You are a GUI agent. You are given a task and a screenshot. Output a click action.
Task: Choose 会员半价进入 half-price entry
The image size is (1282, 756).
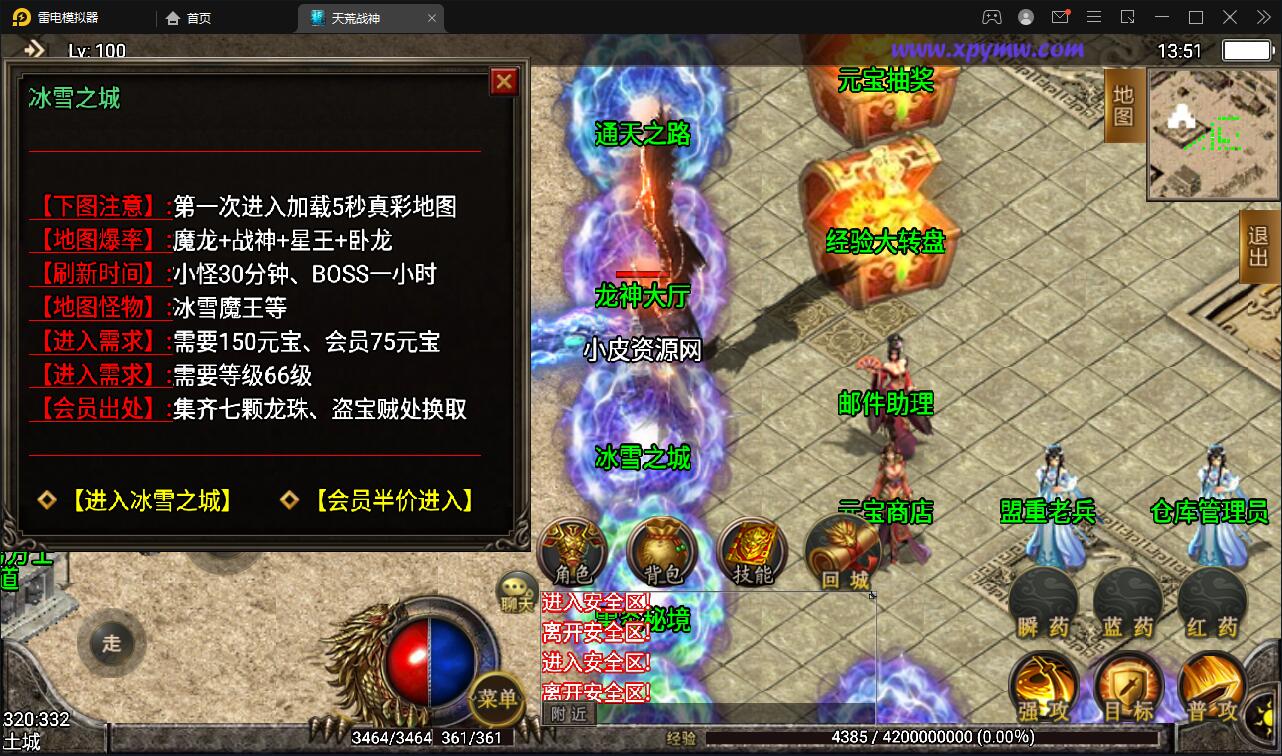pos(390,501)
